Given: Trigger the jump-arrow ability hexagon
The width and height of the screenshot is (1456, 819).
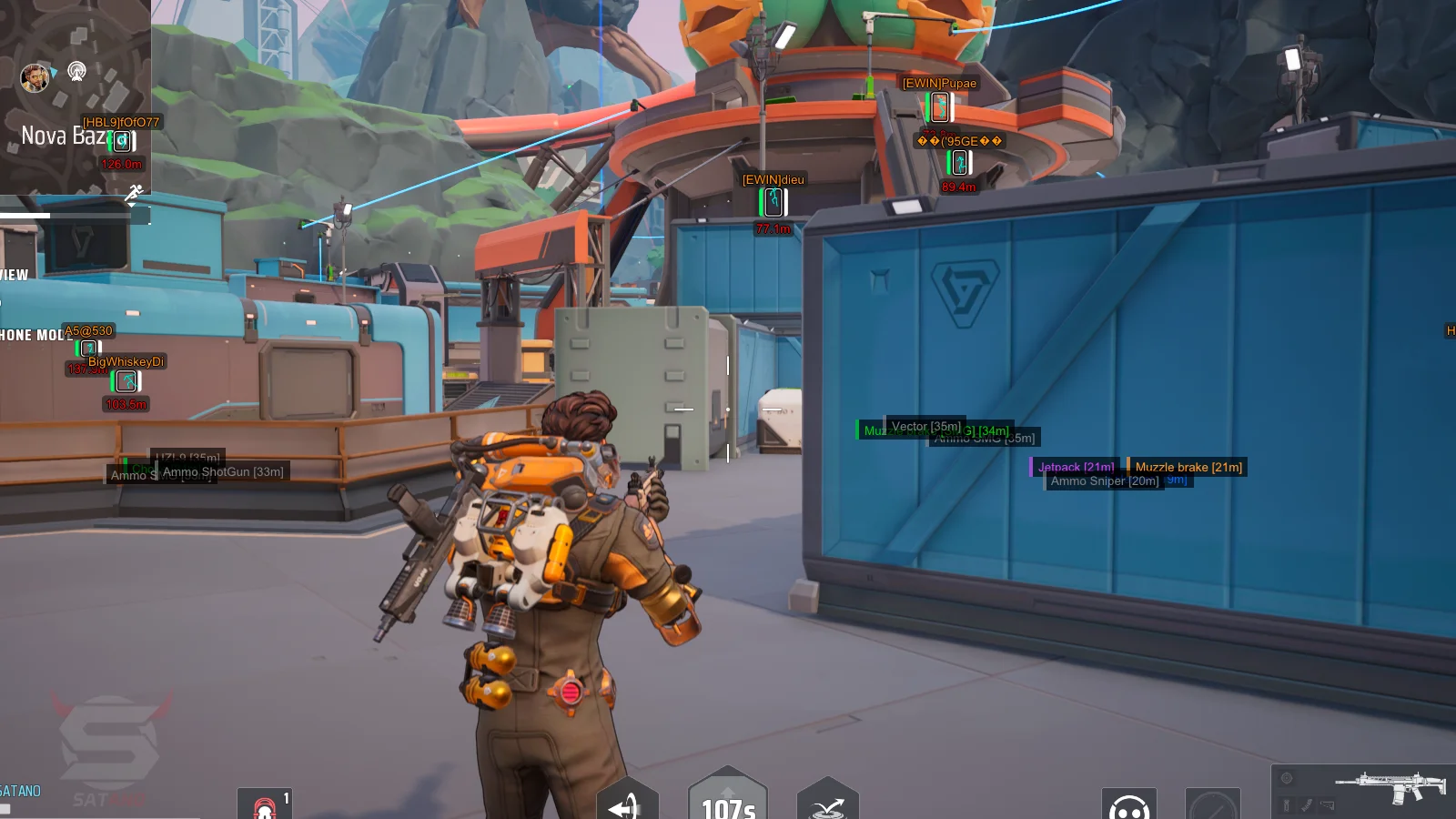Looking at the screenshot, I should (x=827, y=803).
